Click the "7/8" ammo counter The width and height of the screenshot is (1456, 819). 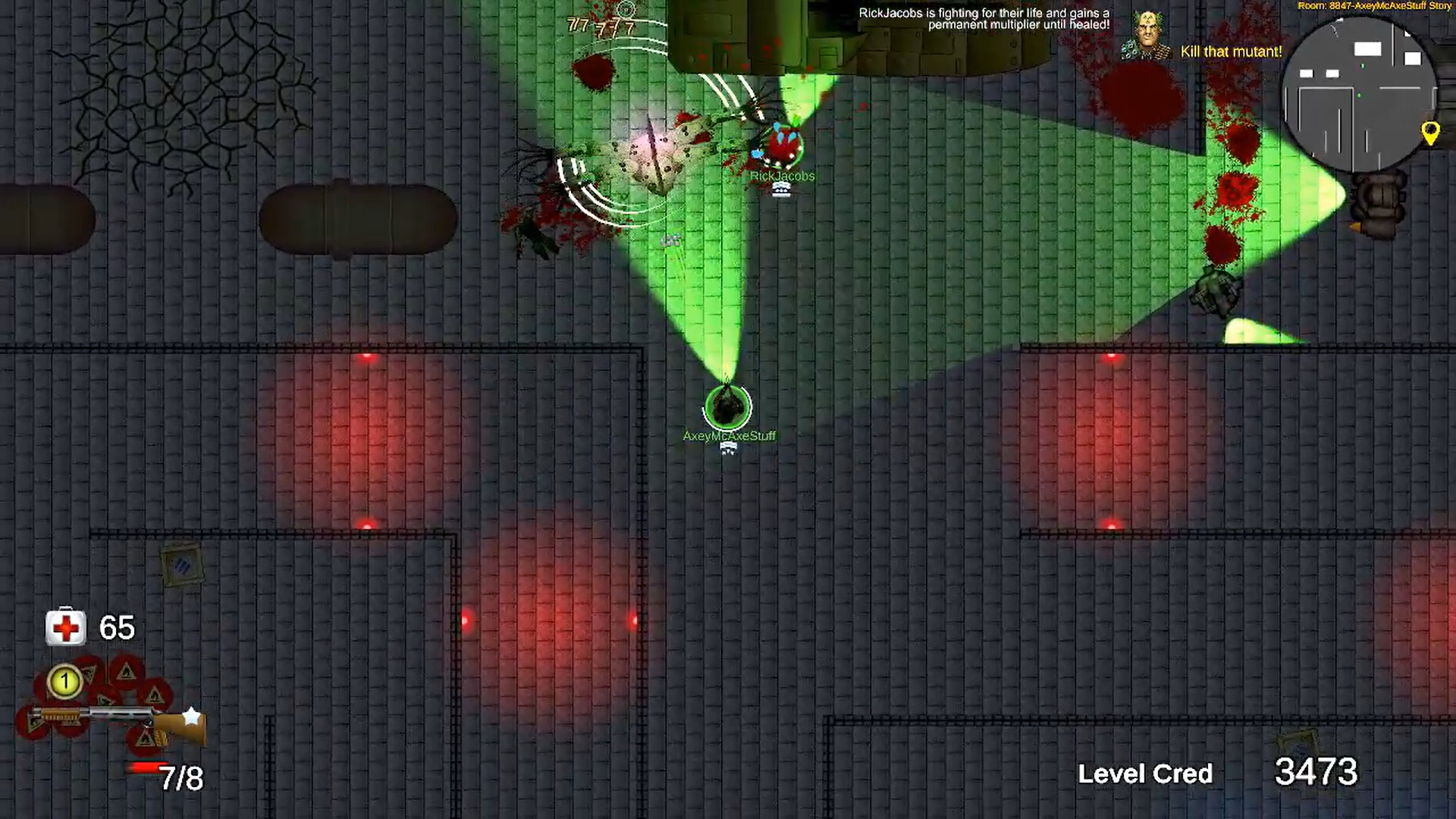click(182, 777)
